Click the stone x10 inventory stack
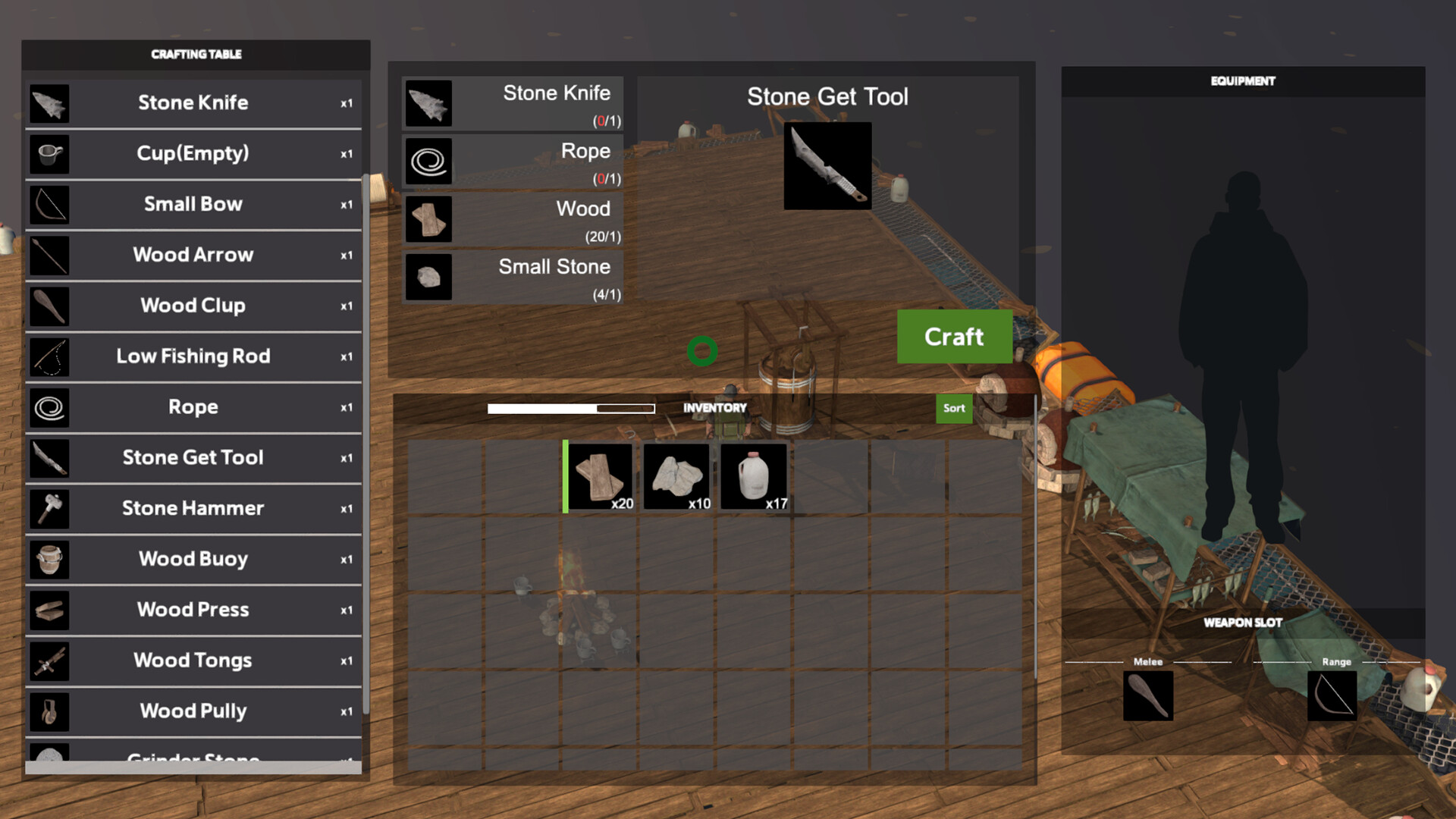The height and width of the screenshot is (819, 1456). (x=677, y=476)
